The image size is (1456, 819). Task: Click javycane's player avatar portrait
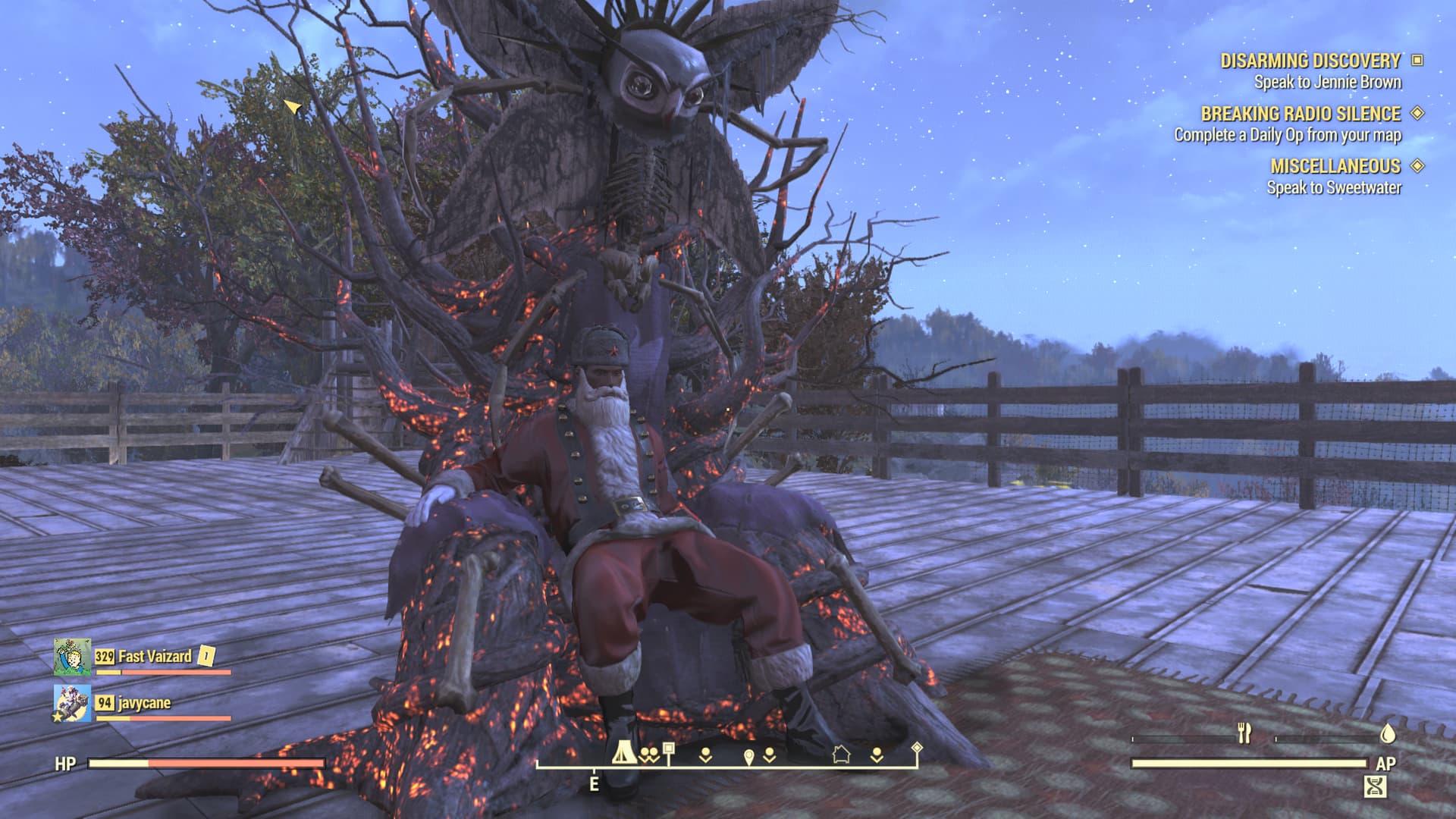coord(72,703)
